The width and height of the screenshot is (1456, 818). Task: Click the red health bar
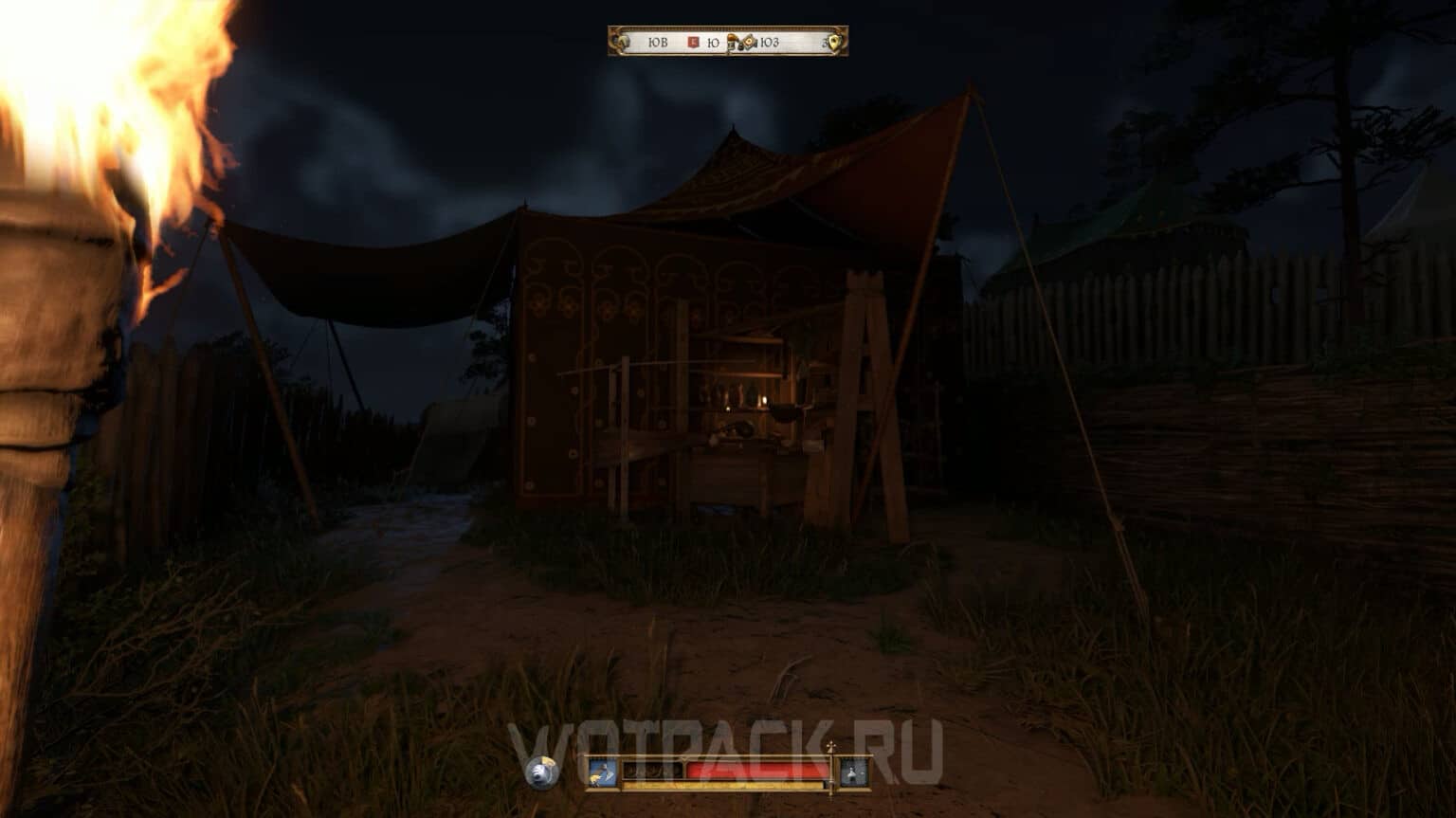tap(756, 769)
